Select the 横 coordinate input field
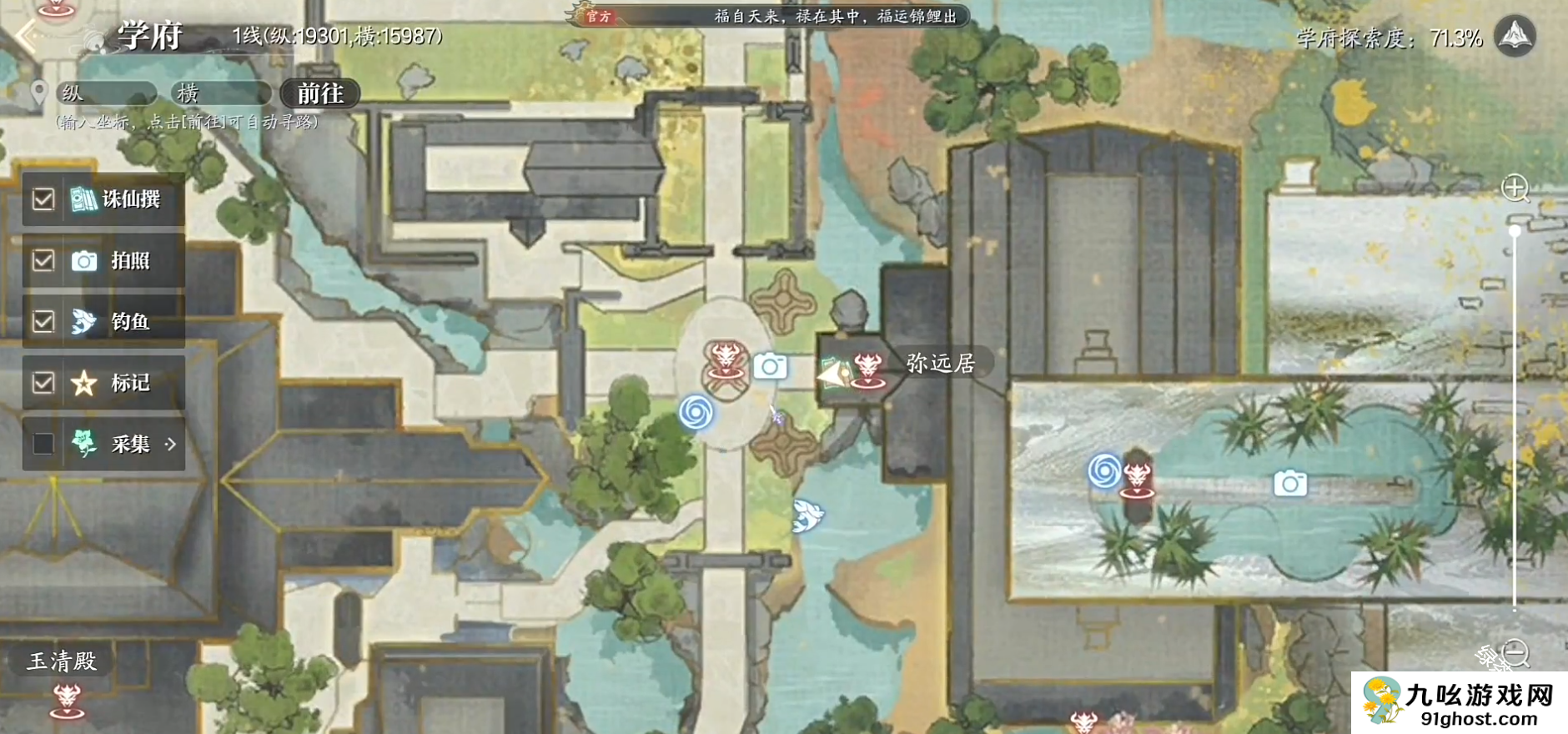The image size is (1568, 734). (221, 93)
